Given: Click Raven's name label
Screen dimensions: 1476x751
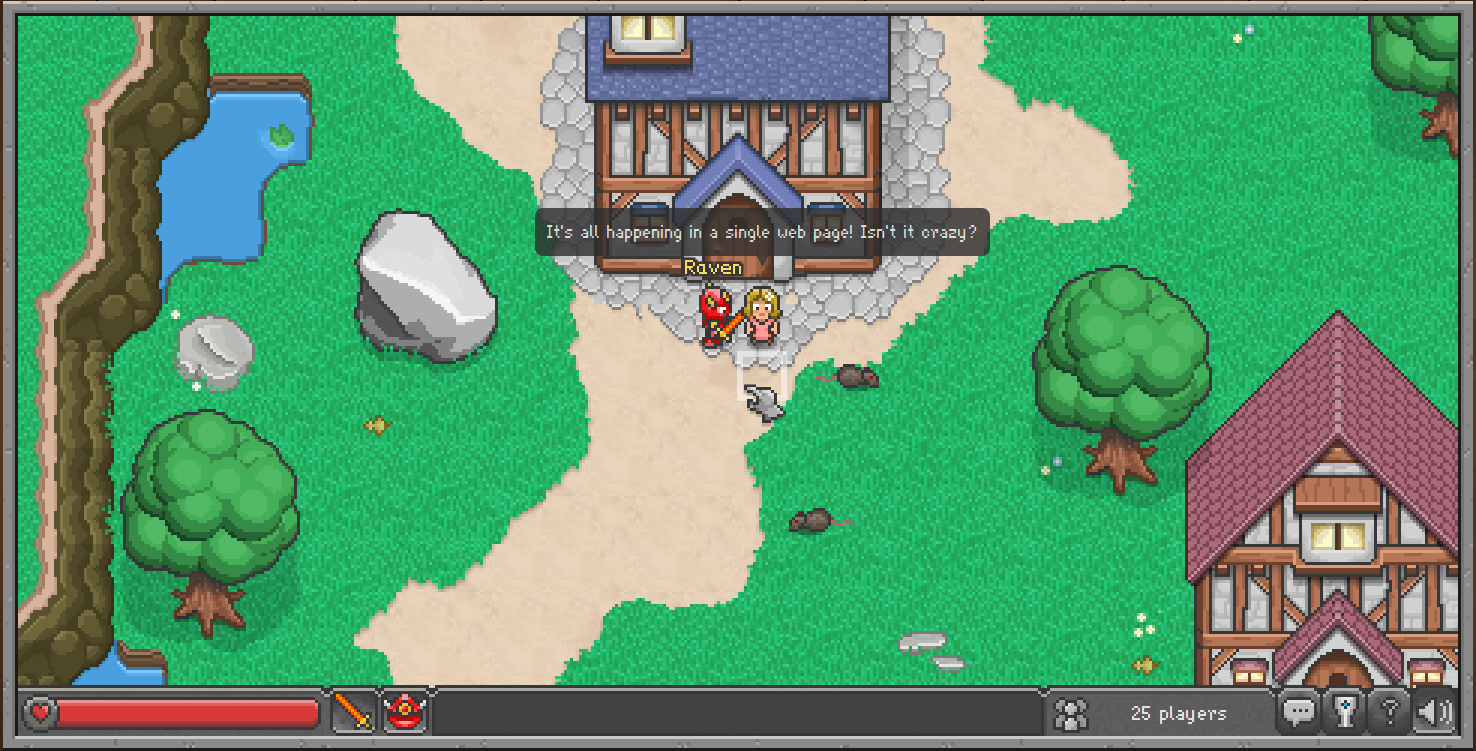Looking at the screenshot, I should (712, 267).
